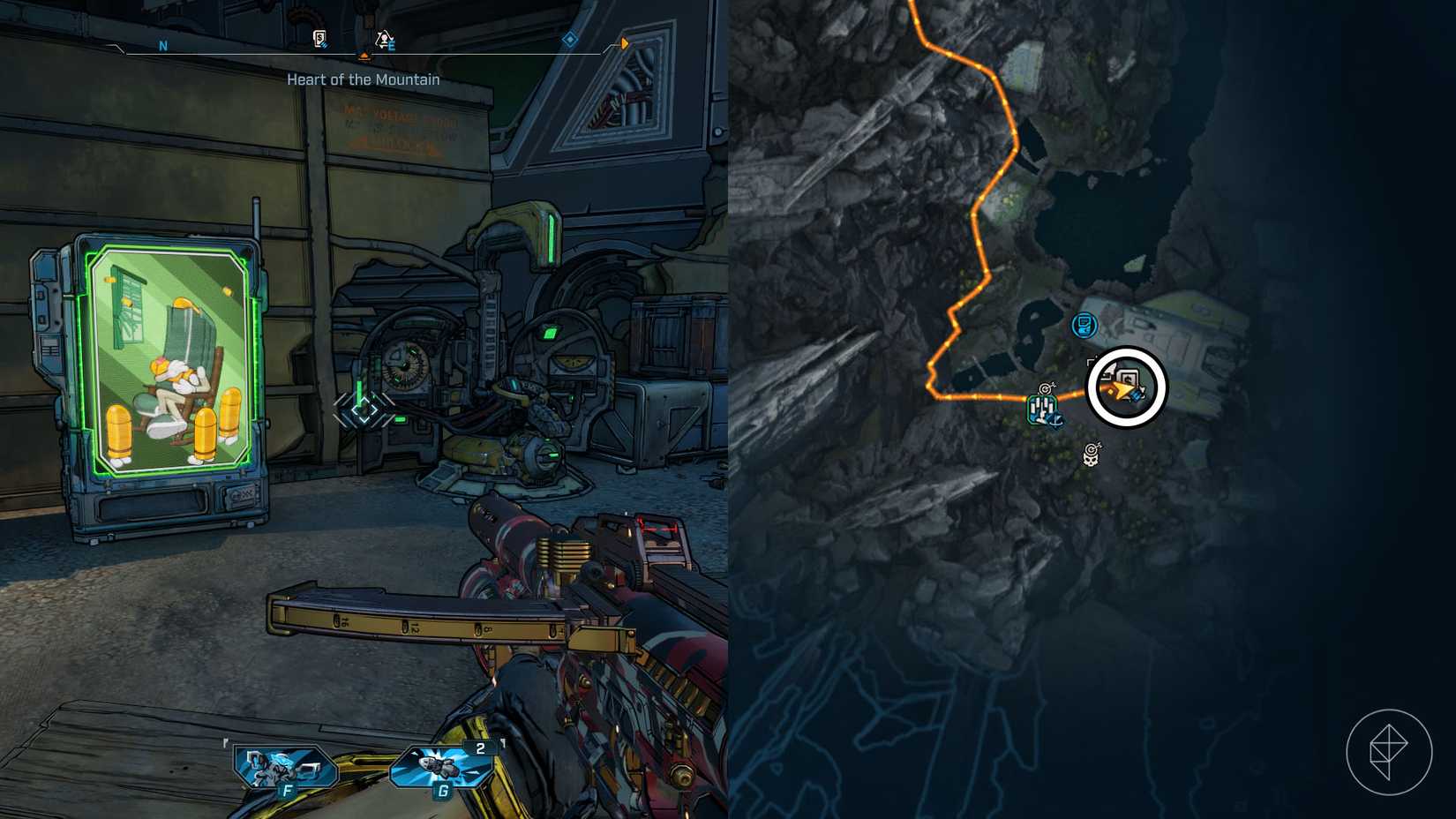Click the Catch-A-Ride icon next to the E marker
Screen dimensions: 1456x819
click(383, 38)
